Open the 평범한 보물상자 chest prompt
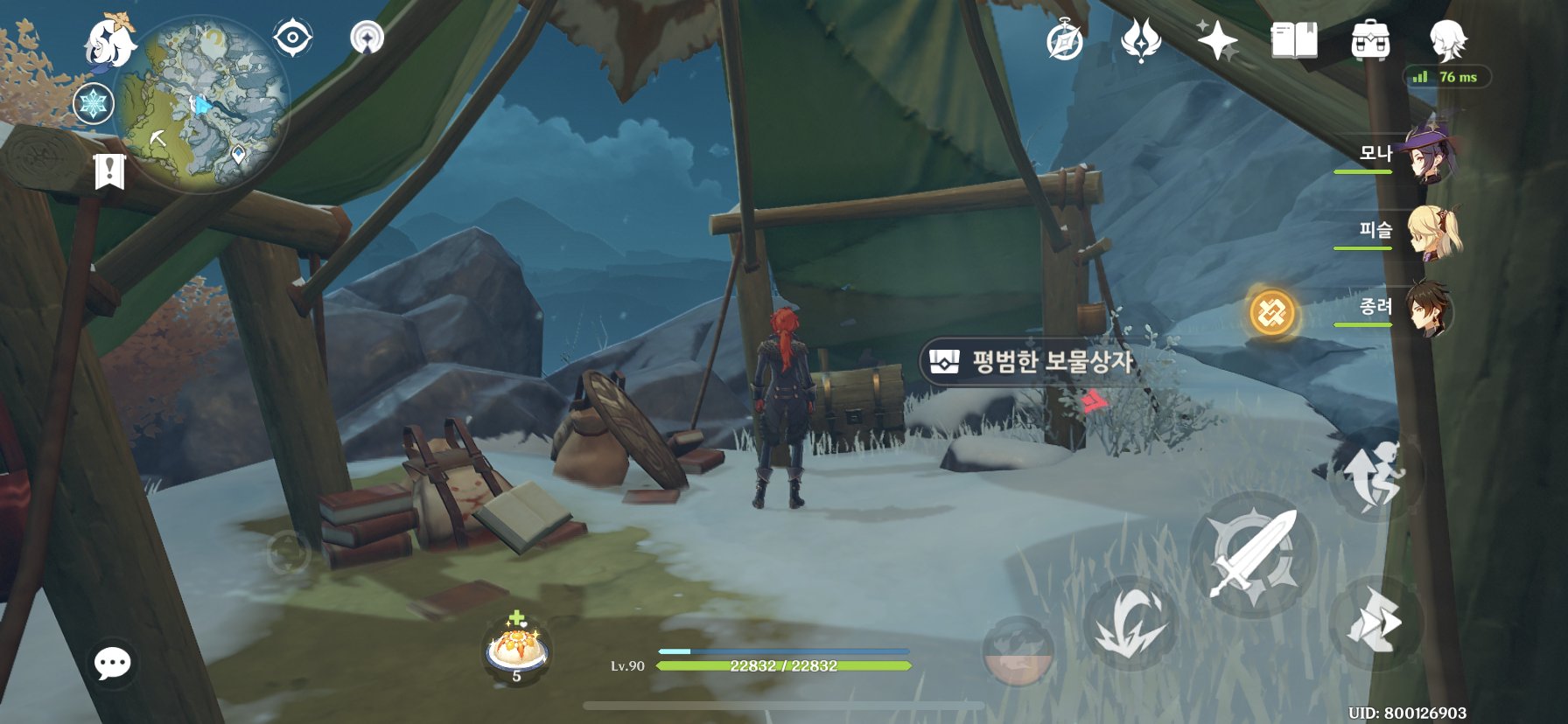This screenshot has width=1568, height=724. (x=1034, y=361)
